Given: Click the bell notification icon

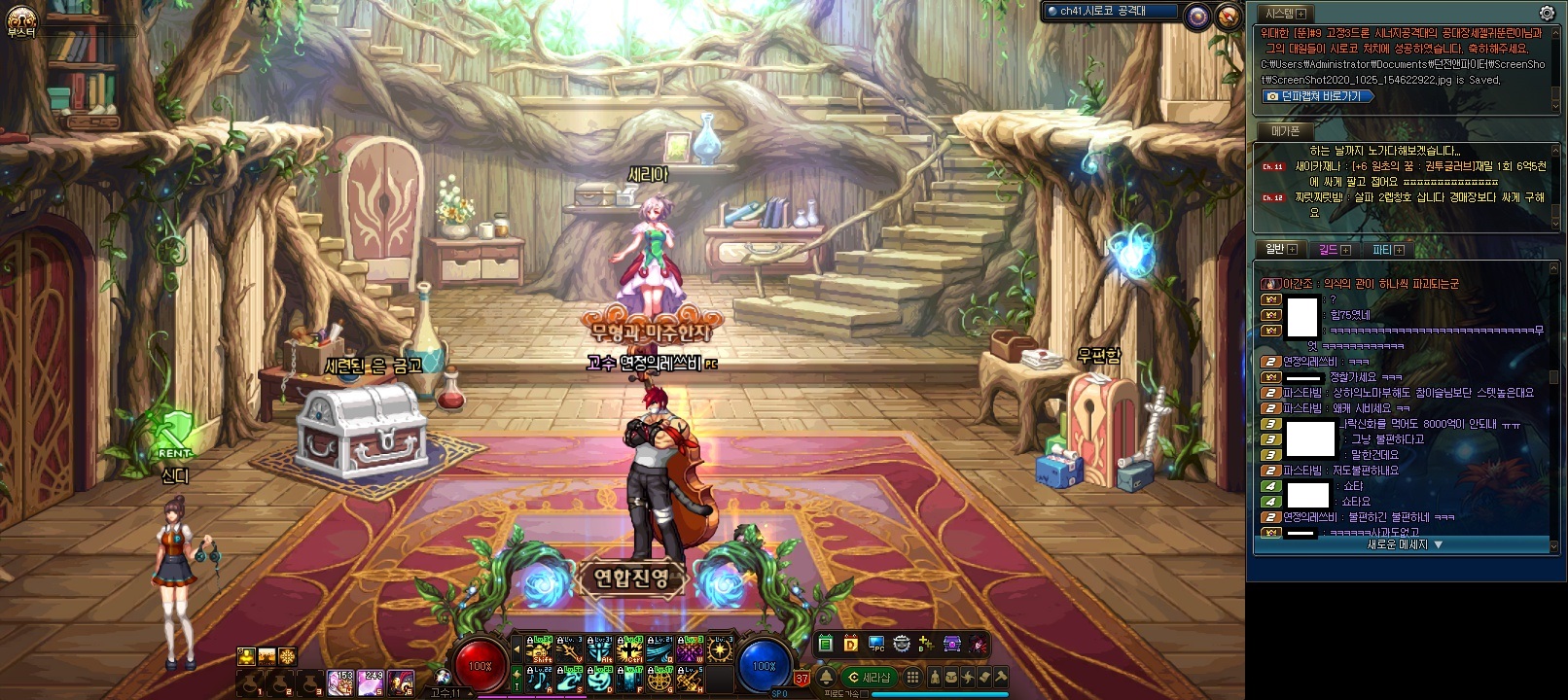Looking at the screenshot, I should [x=826, y=677].
